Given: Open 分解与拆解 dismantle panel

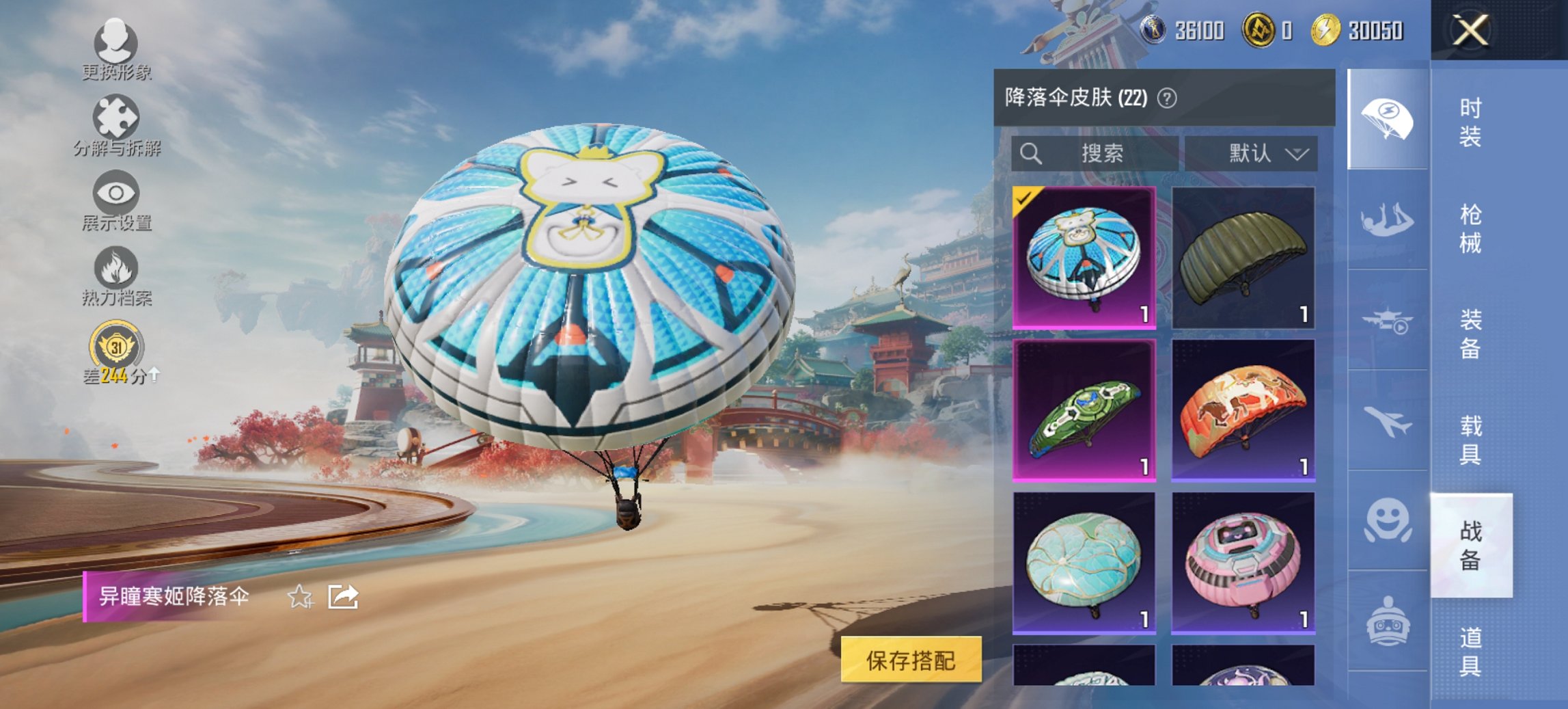Looking at the screenshot, I should [x=116, y=123].
